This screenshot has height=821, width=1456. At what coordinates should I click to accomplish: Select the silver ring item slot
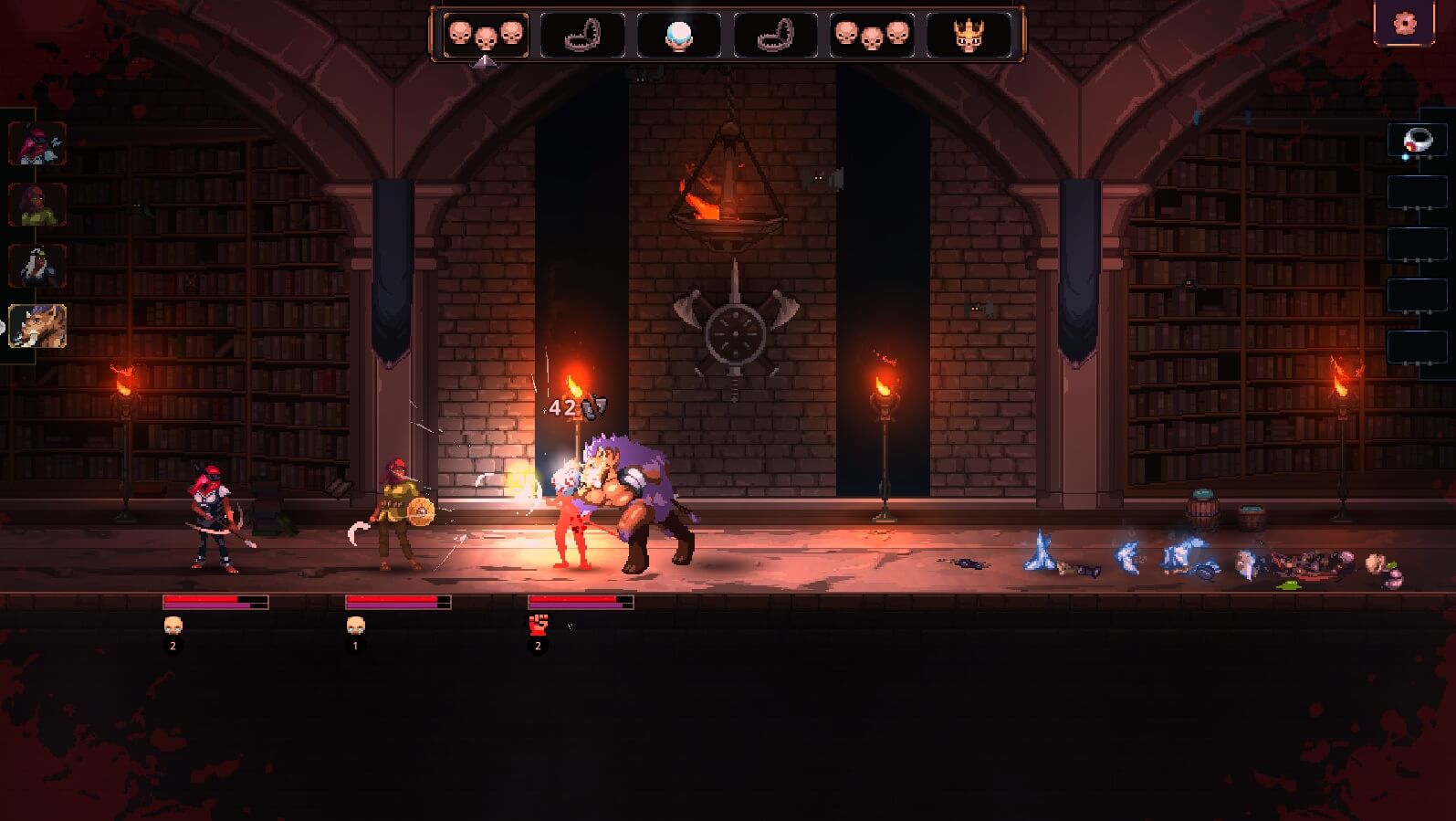point(1417,142)
